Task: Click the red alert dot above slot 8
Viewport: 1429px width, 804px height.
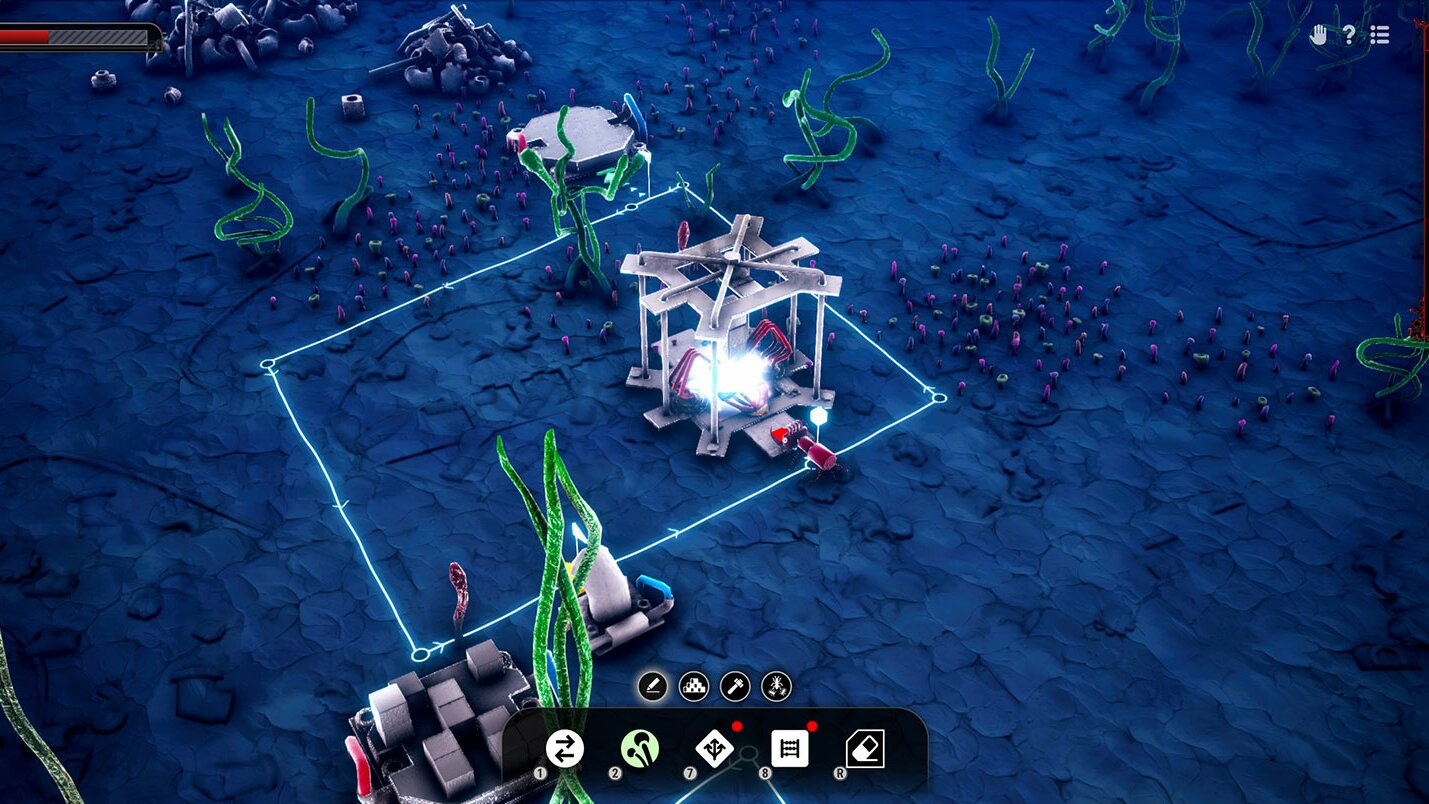Action: (x=810, y=729)
